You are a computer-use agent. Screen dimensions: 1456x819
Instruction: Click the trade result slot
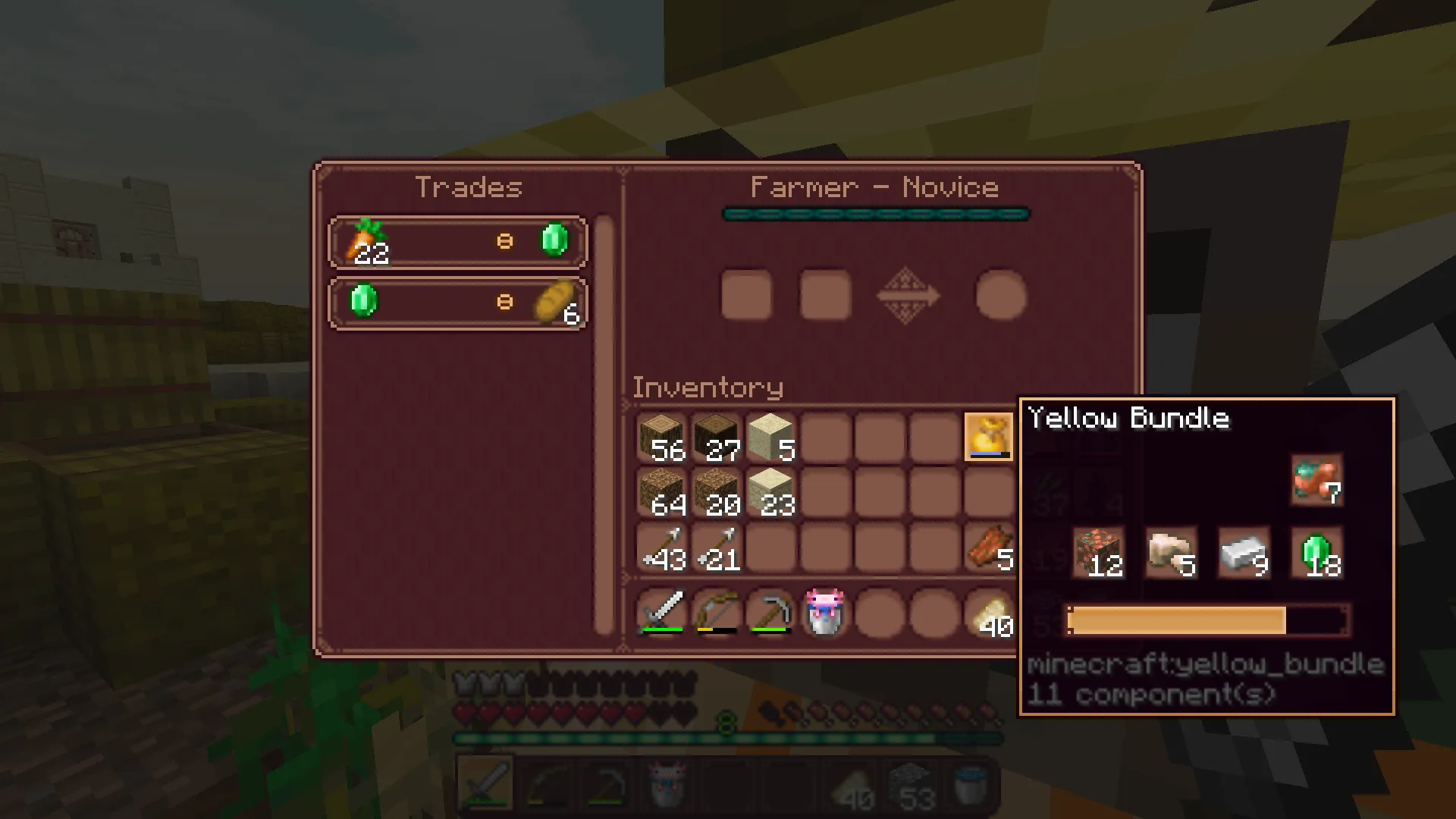click(x=999, y=296)
